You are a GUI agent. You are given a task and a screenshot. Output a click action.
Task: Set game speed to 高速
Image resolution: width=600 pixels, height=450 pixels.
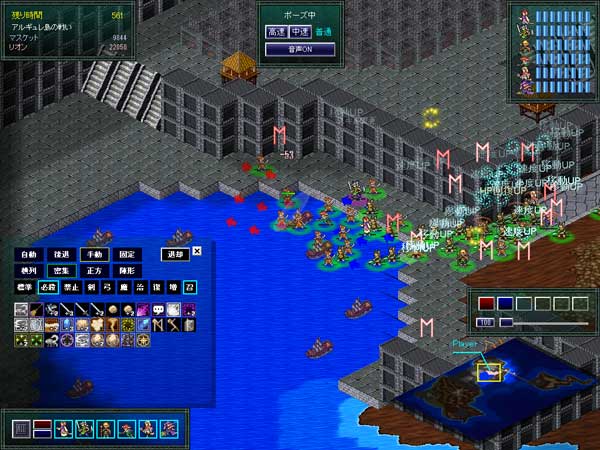(x=276, y=32)
